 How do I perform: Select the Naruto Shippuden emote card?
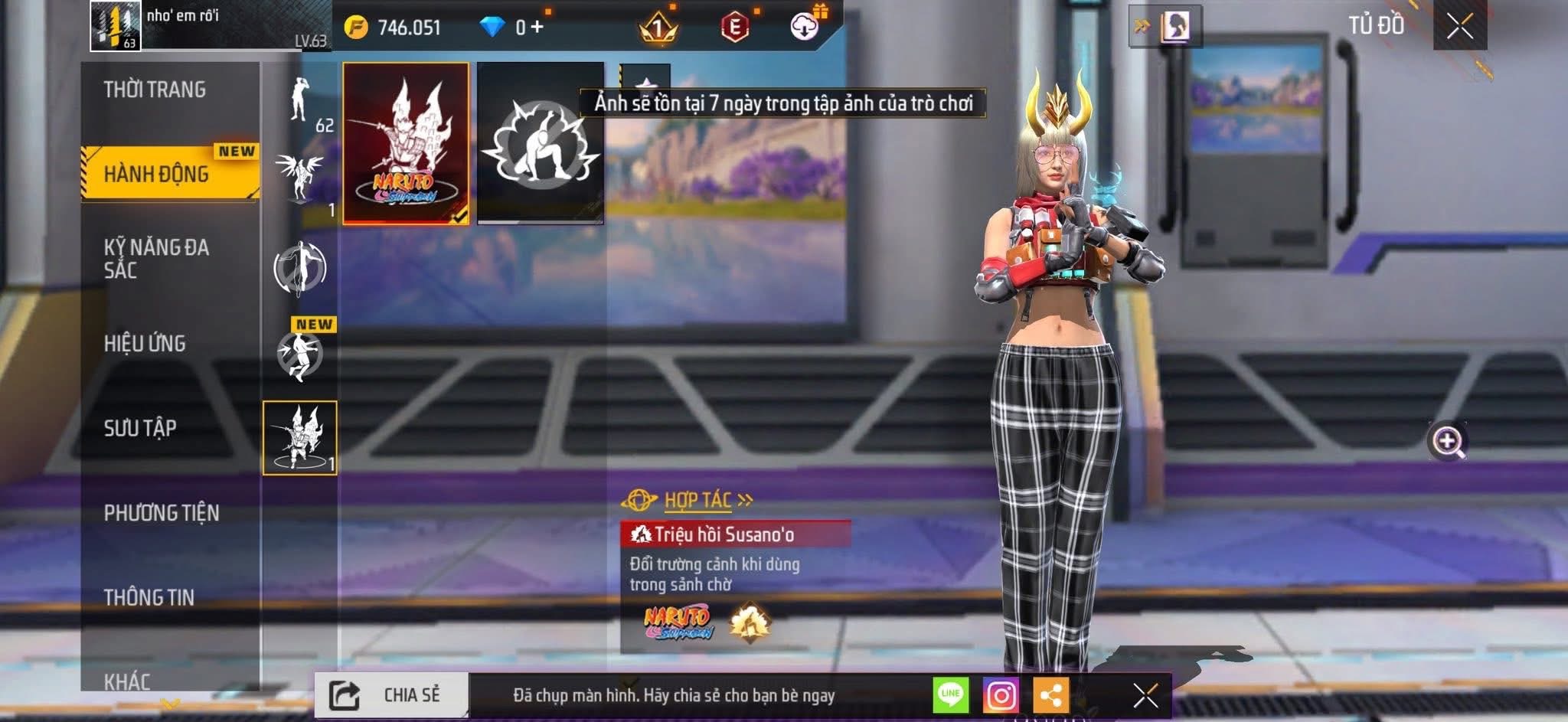pyautogui.click(x=406, y=144)
